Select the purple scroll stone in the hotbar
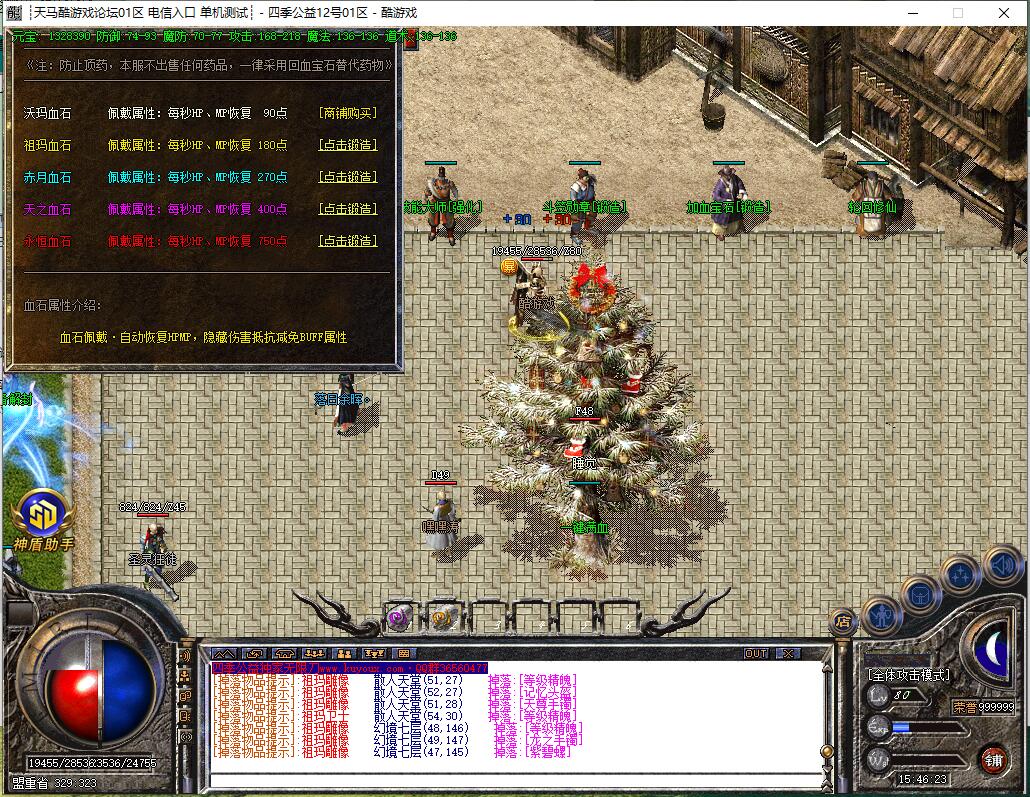The image size is (1030, 797). click(400, 617)
